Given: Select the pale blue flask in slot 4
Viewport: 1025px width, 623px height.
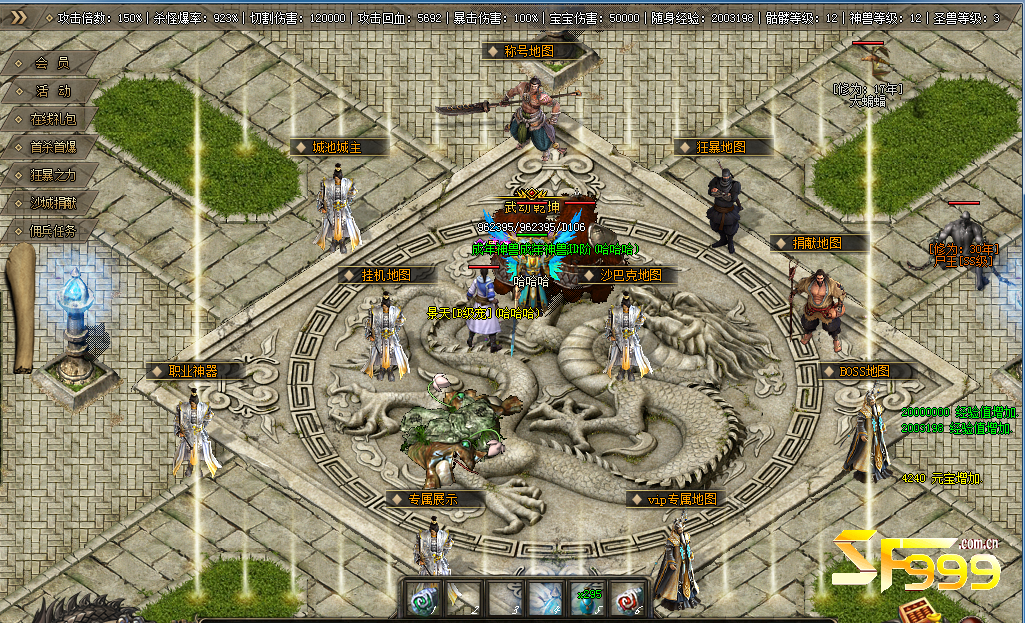Looking at the screenshot, I should click(545, 599).
